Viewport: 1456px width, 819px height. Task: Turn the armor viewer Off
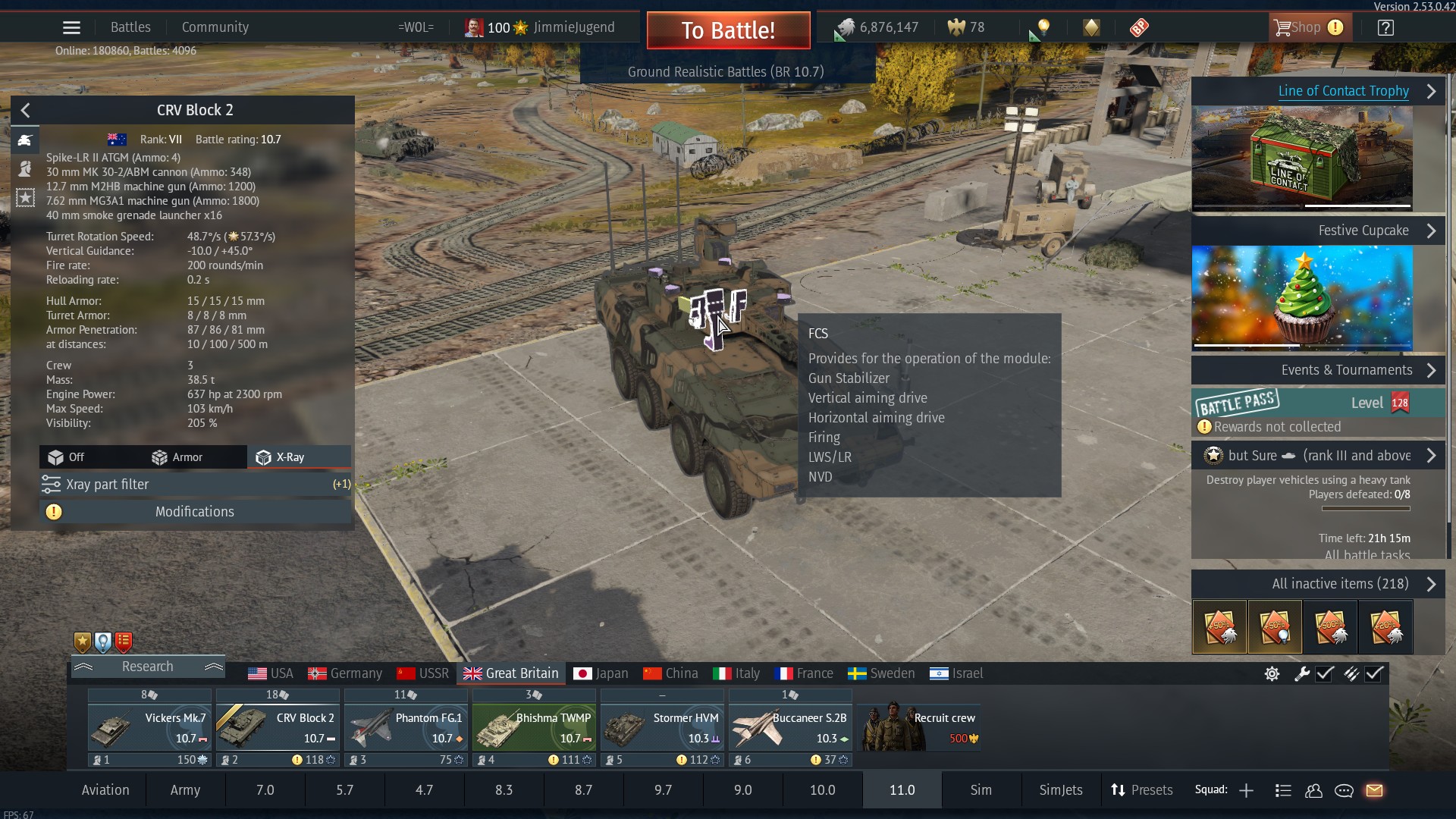(67, 457)
